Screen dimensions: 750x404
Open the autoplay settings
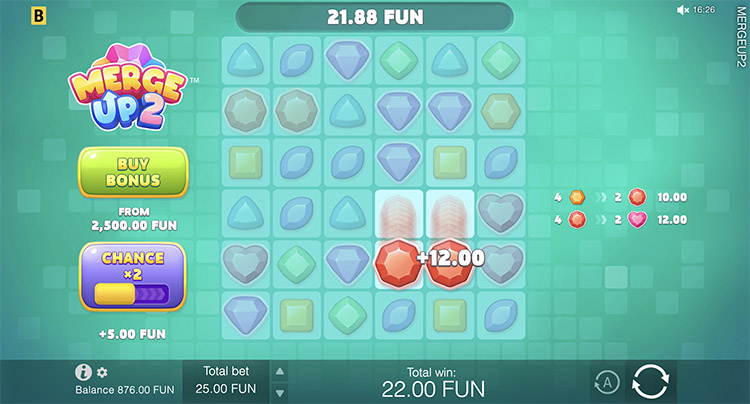coord(605,381)
